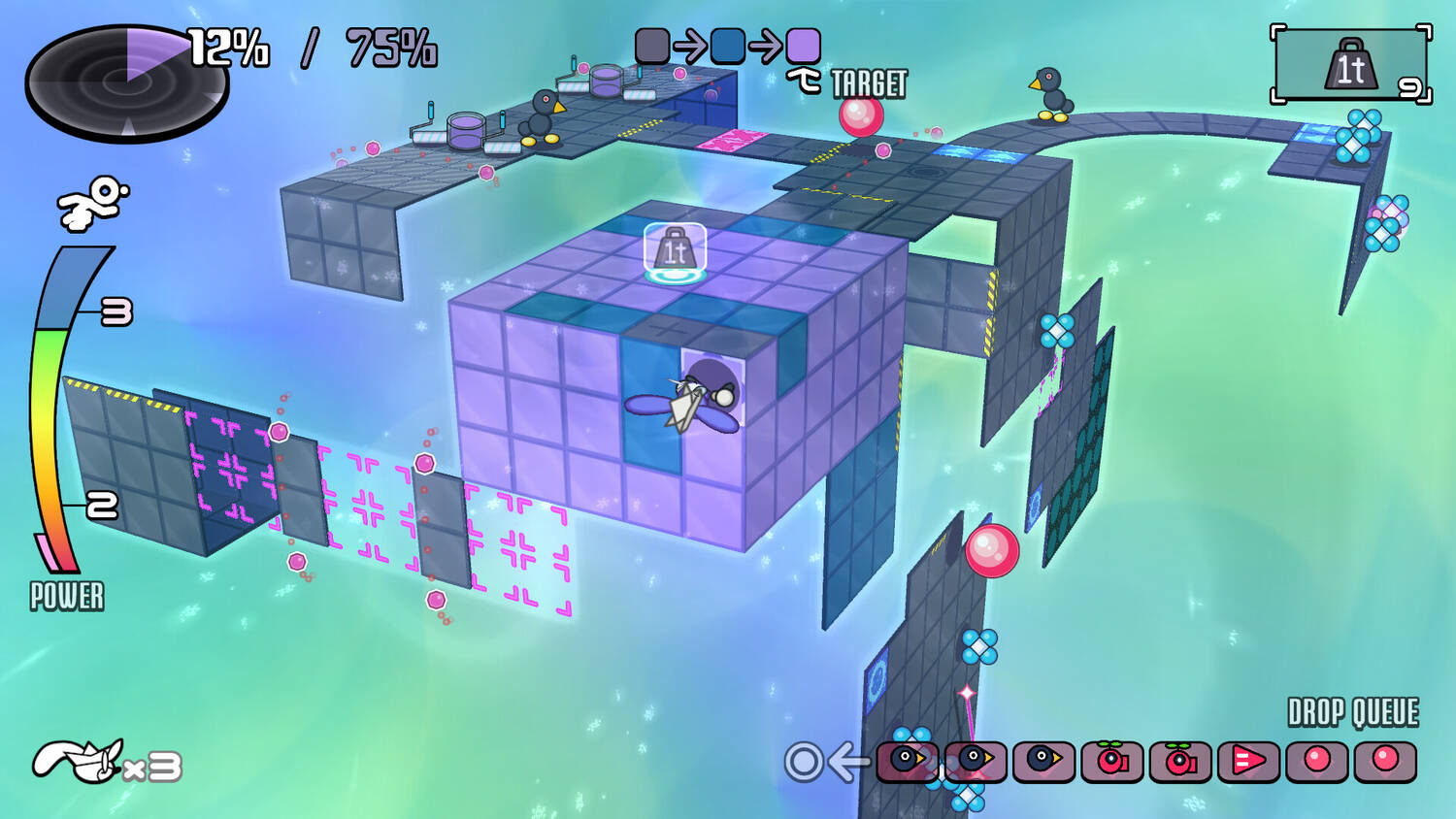Click the white character lives icon

[80, 761]
